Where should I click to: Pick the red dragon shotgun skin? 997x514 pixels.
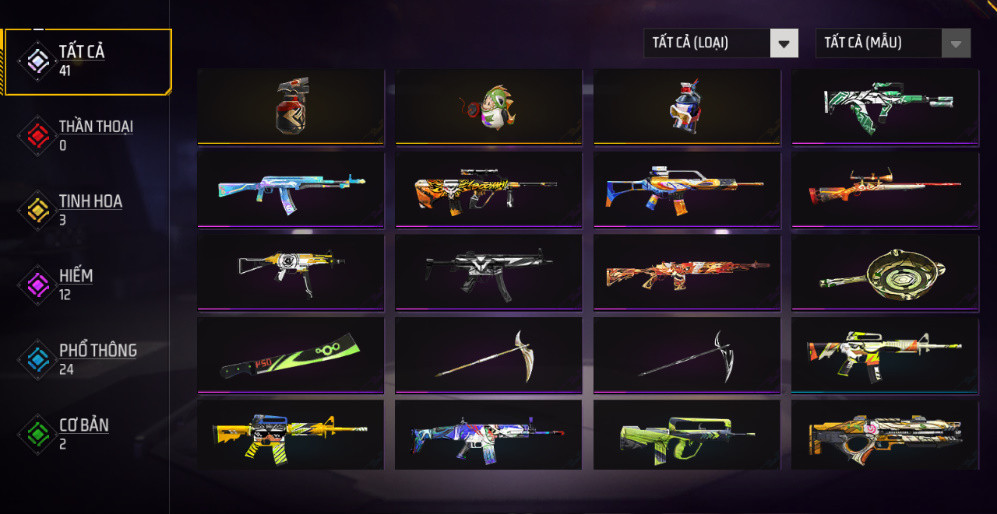[x=686, y=271]
